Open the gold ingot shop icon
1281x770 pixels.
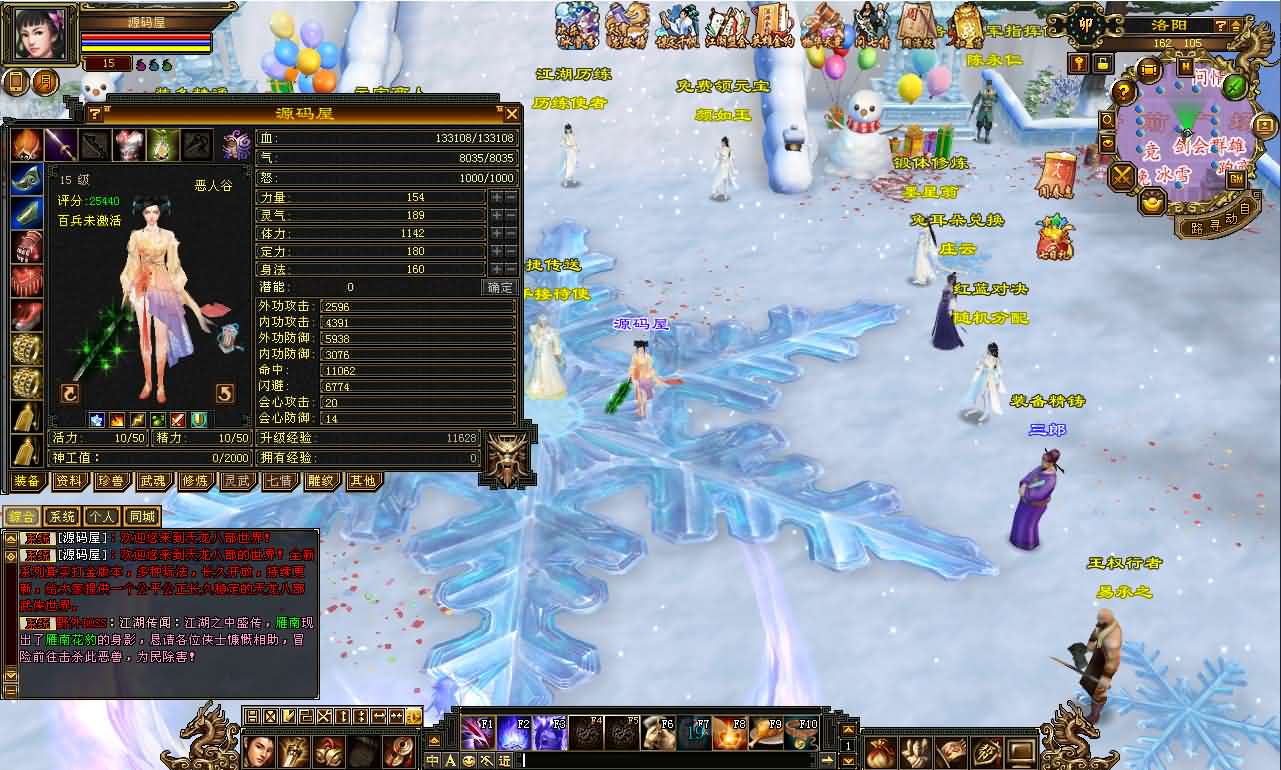click(1154, 203)
